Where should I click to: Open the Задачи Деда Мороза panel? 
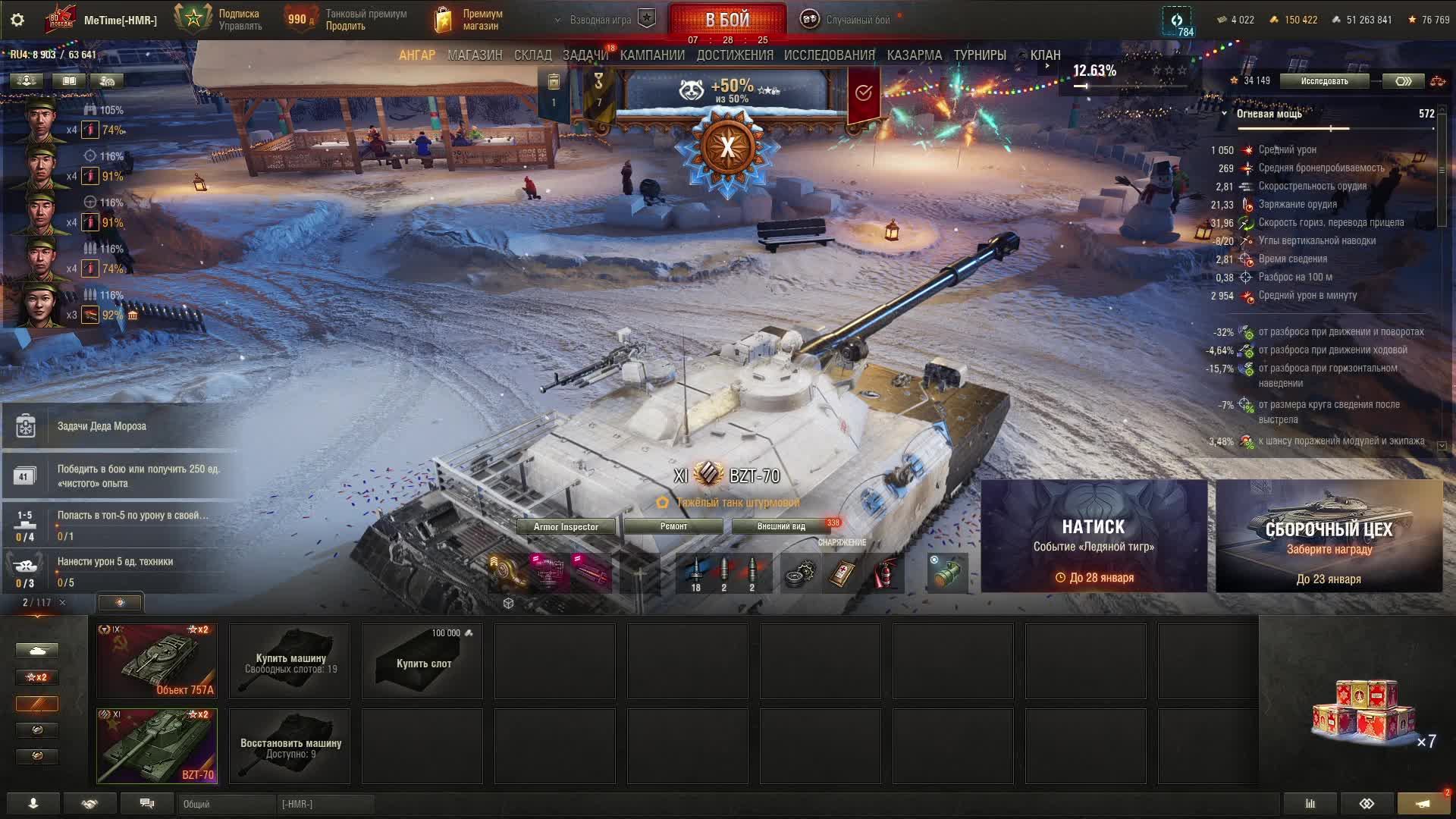tap(102, 426)
